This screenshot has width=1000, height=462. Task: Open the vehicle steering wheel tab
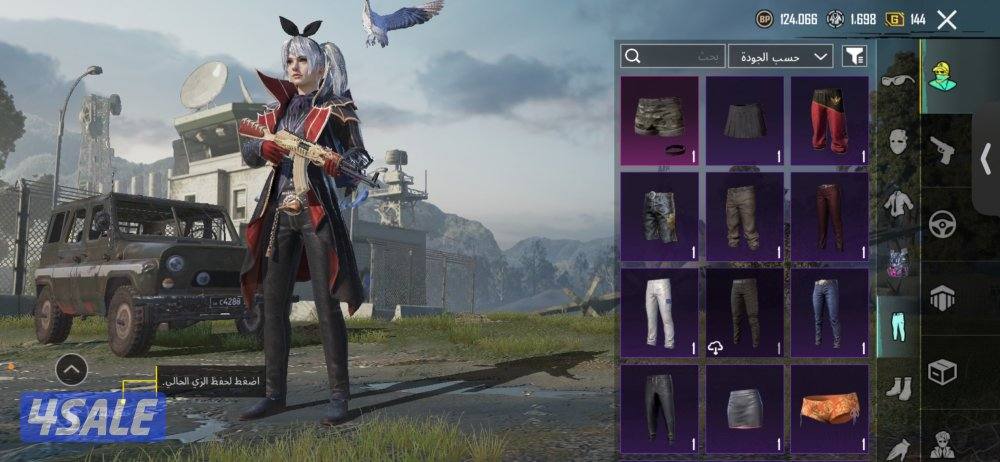tap(942, 223)
